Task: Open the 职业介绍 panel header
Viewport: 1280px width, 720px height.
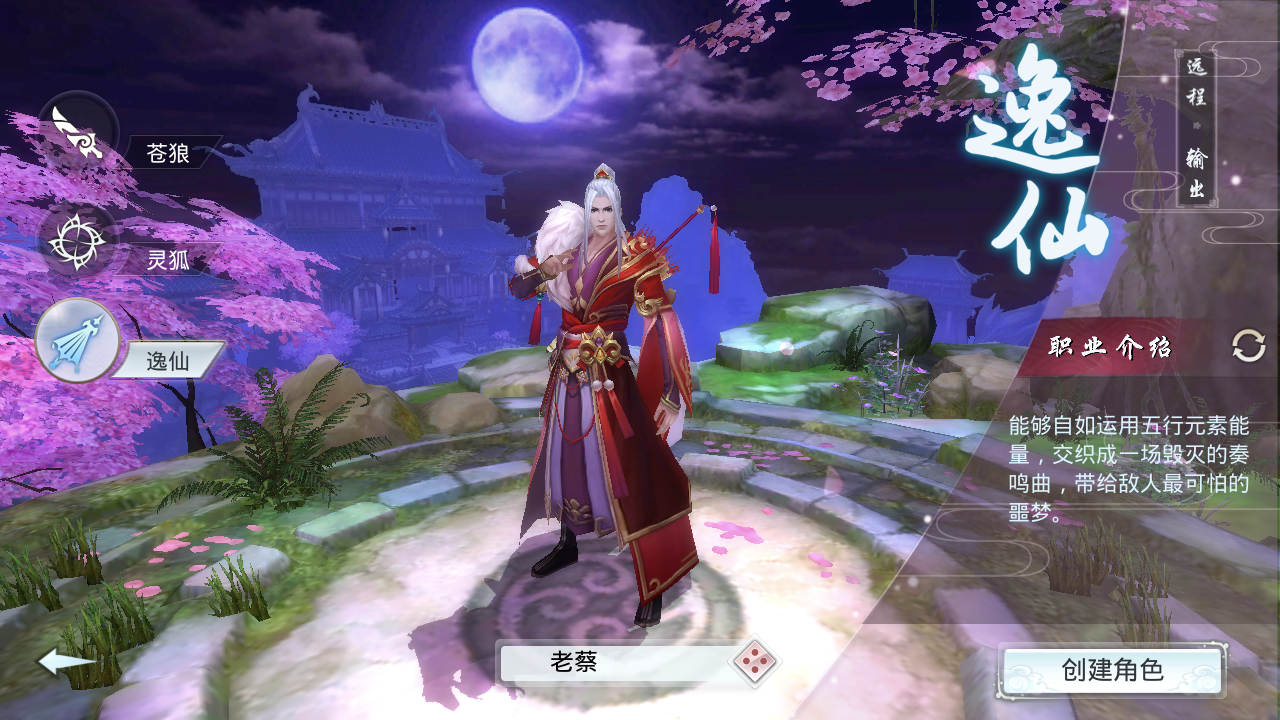Action: tap(1110, 348)
